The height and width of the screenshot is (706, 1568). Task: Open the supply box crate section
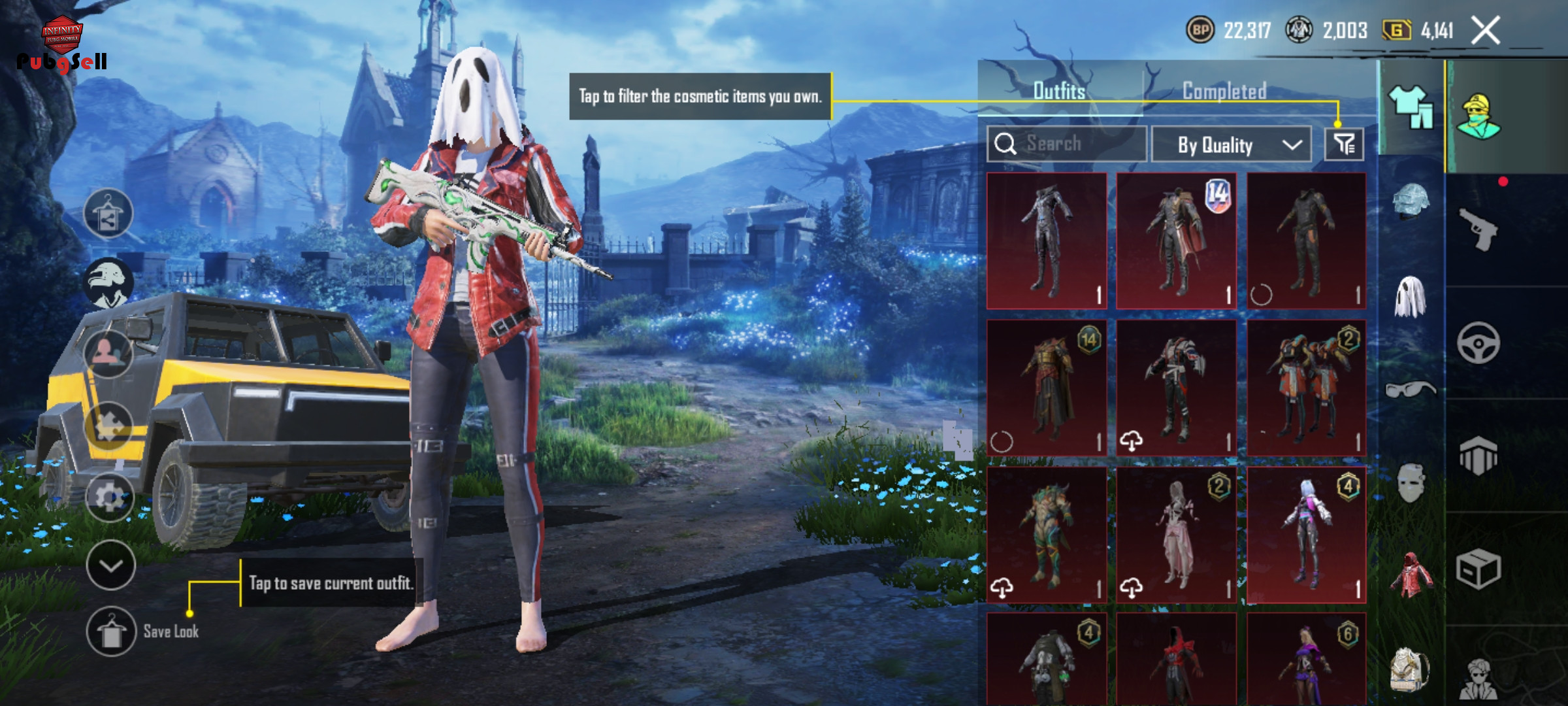[x=1478, y=569]
